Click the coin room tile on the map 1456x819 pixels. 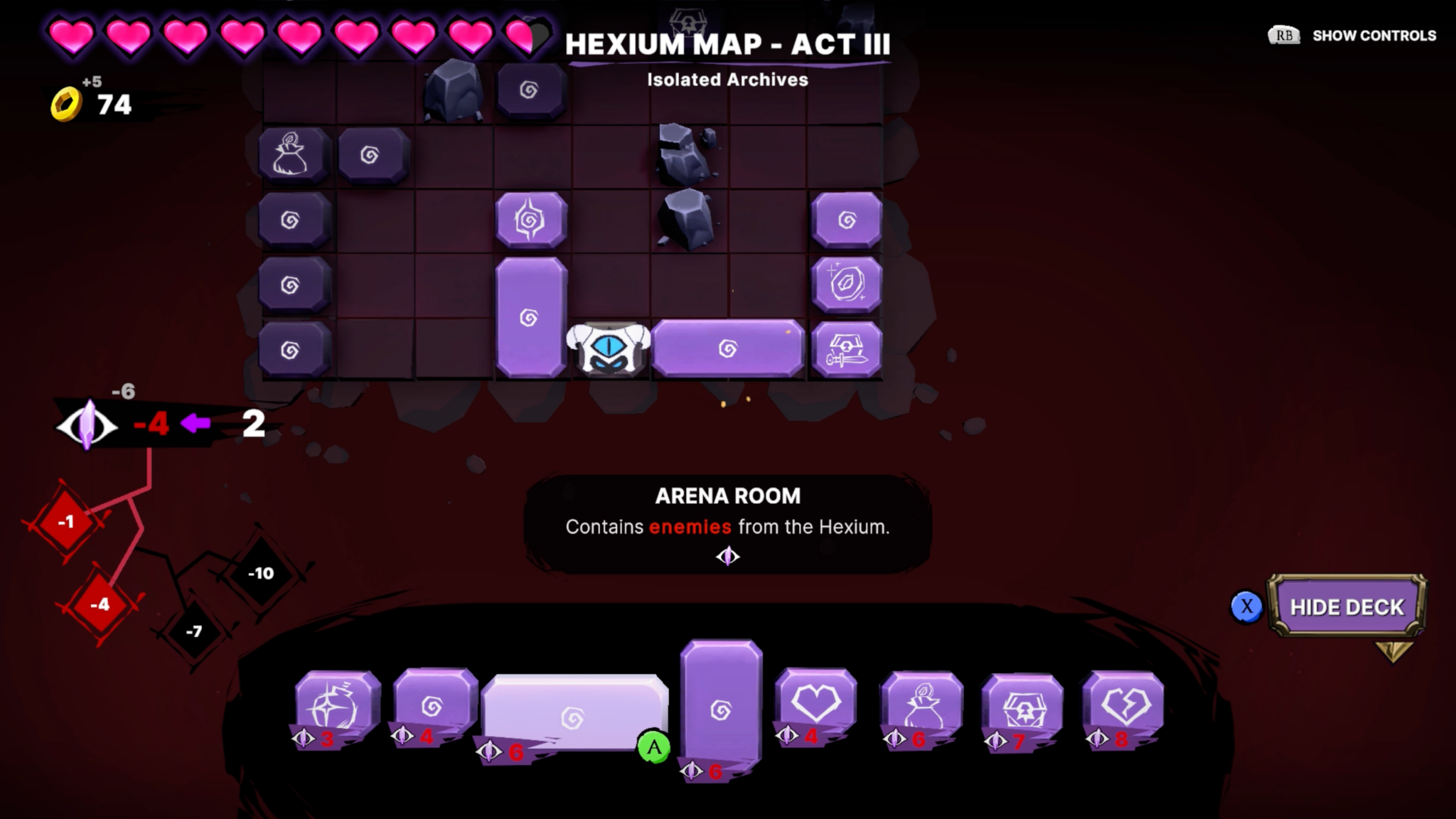tap(846, 284)
